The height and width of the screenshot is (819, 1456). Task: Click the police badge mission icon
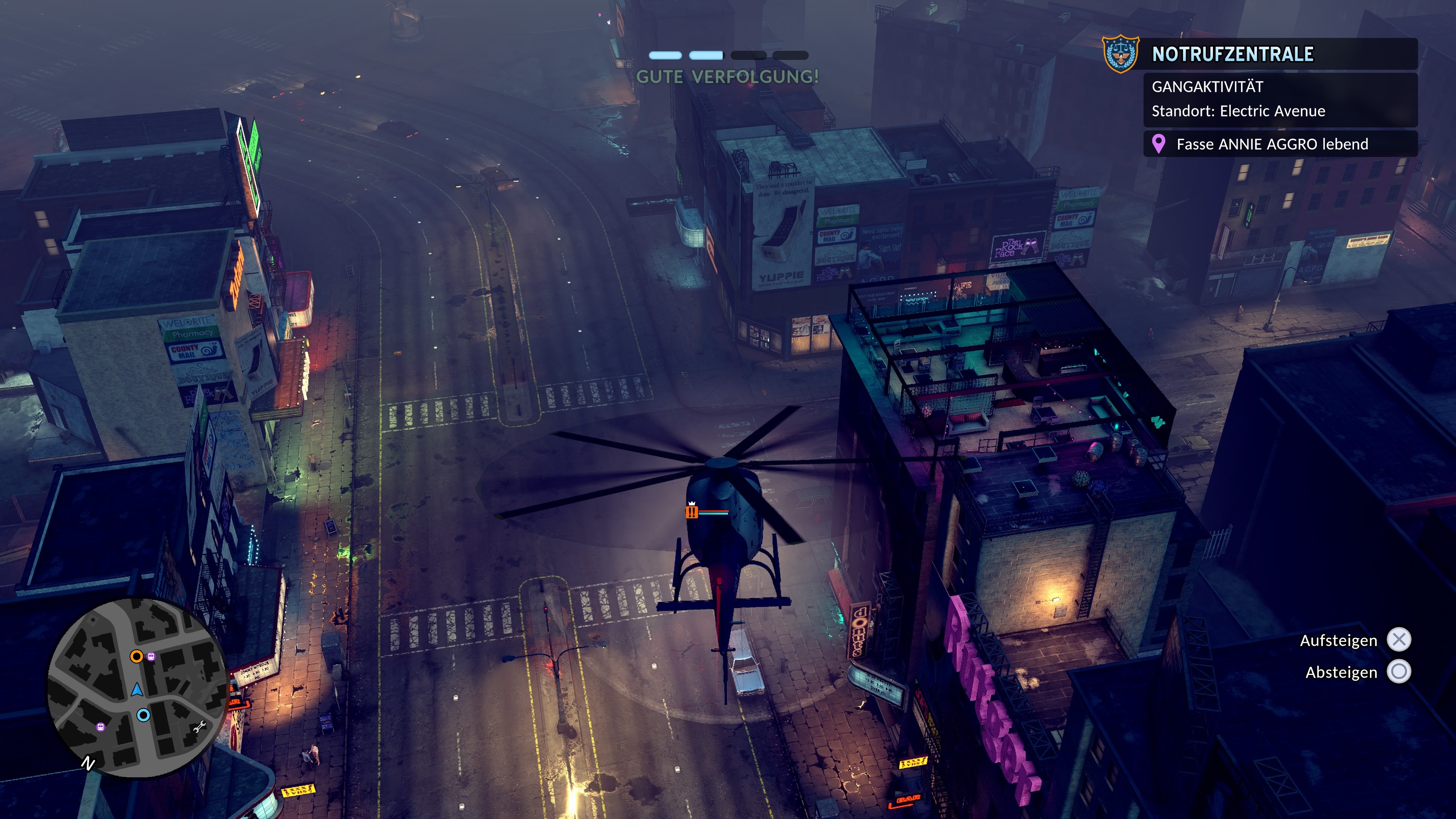coord(1120,54)
